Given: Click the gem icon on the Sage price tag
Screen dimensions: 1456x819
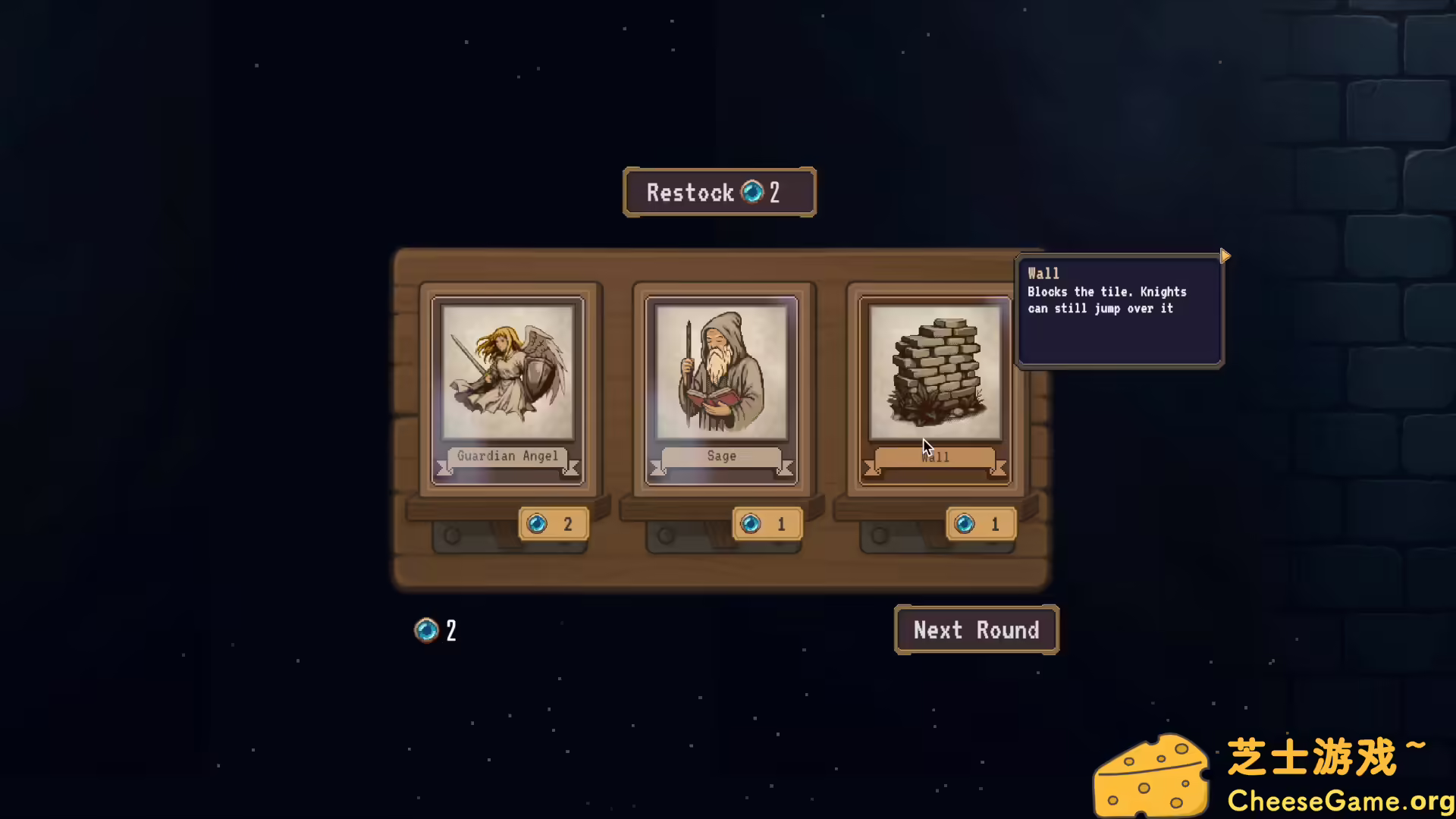Looking at the screenshot, I should [752, 523].
